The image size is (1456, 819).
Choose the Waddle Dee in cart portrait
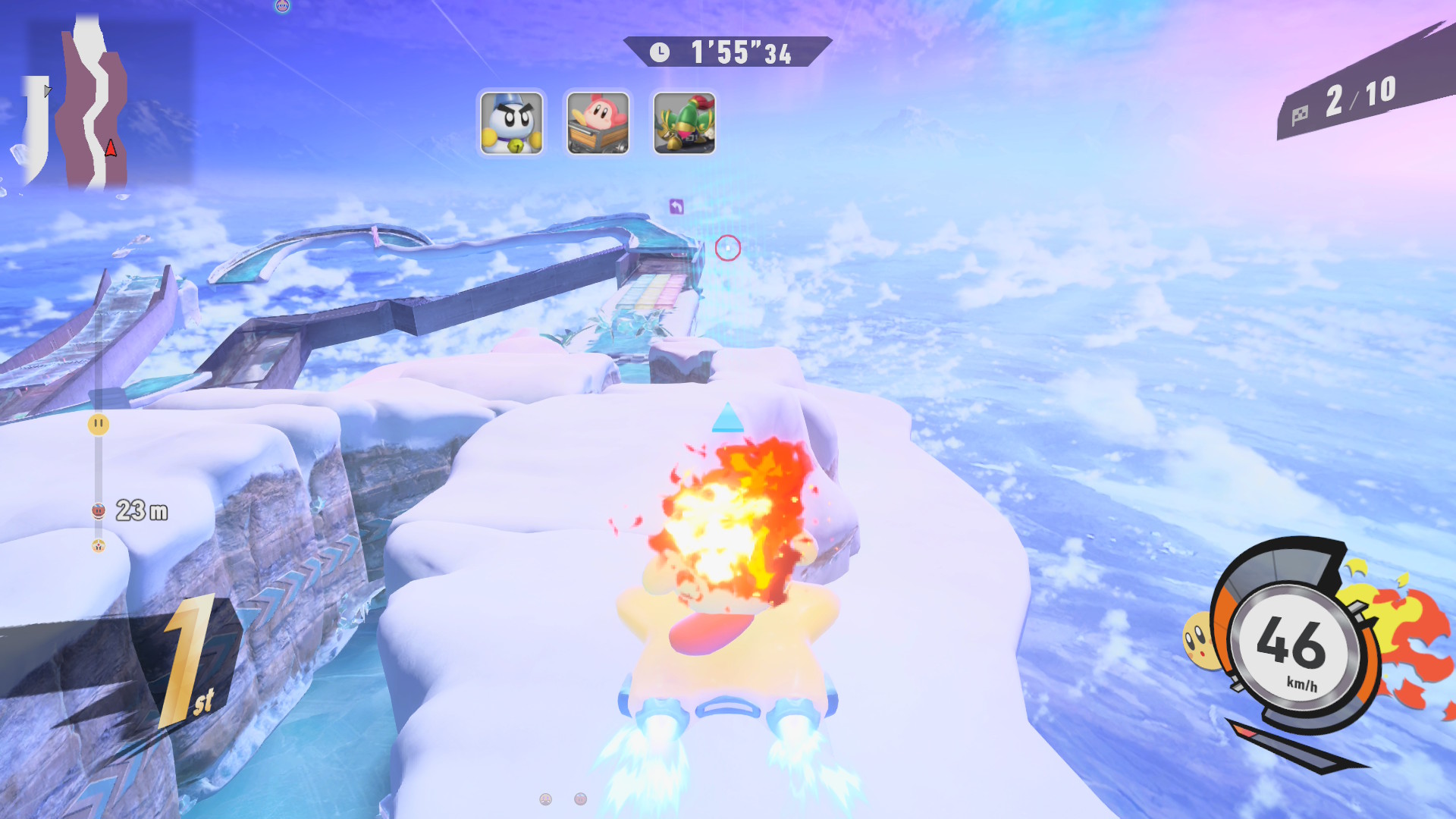pyautogui.click(x=598, y=123)
